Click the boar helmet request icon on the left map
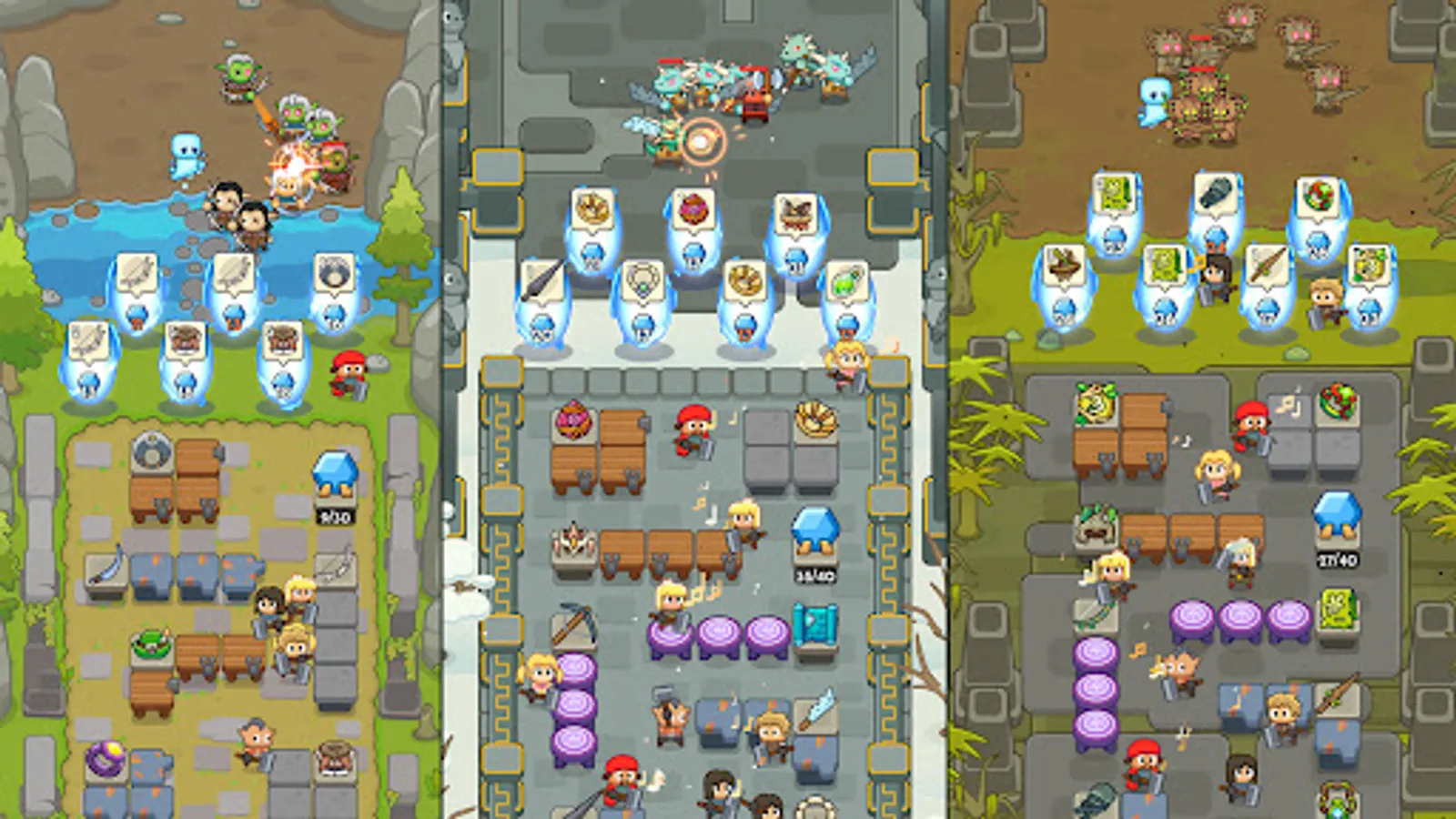Screen dimensions: 1456x819 coord(186,341)
